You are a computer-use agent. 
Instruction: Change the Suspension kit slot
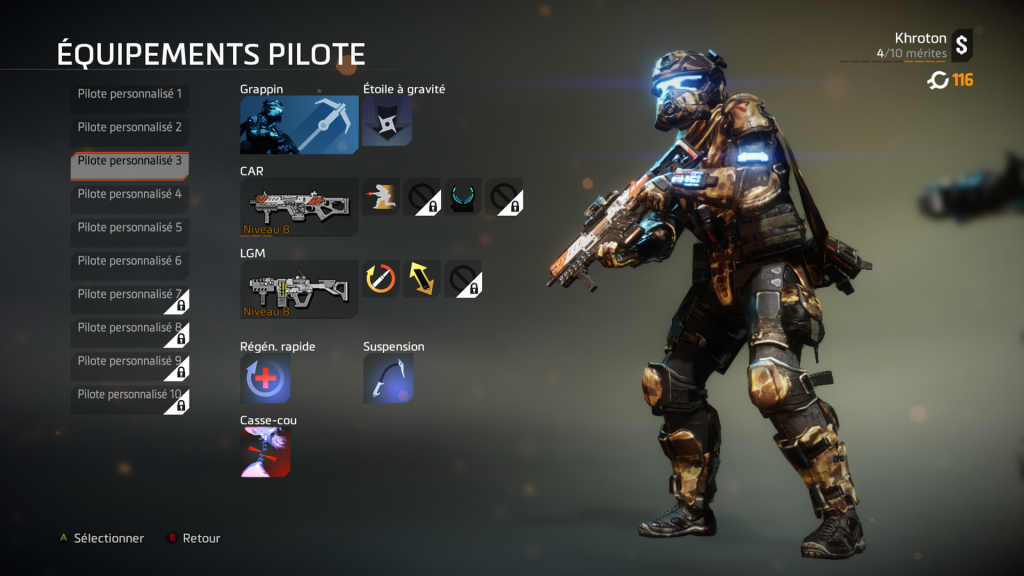click(x=388, y=379)
